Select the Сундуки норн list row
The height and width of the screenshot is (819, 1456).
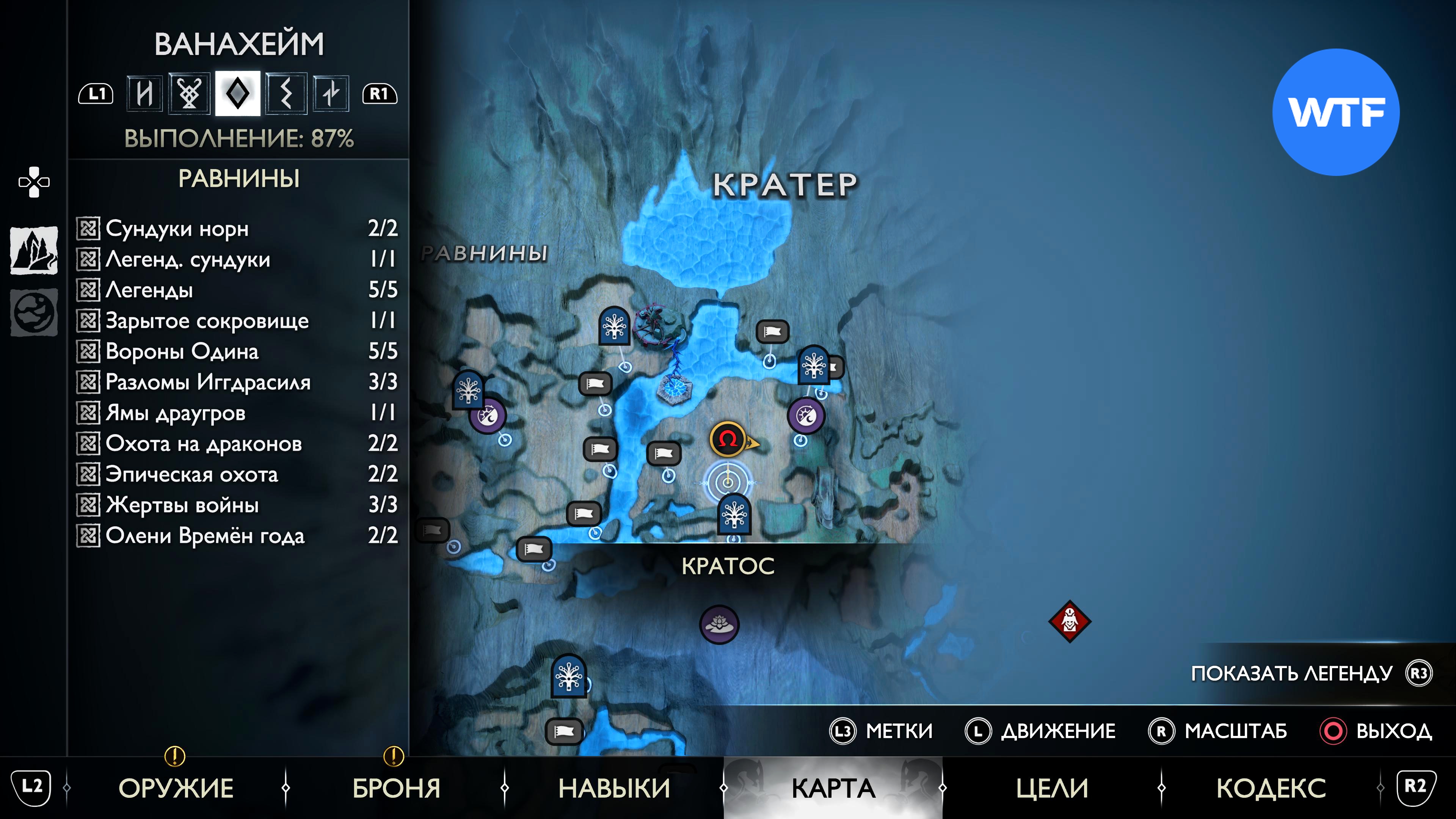pos(237,228)
